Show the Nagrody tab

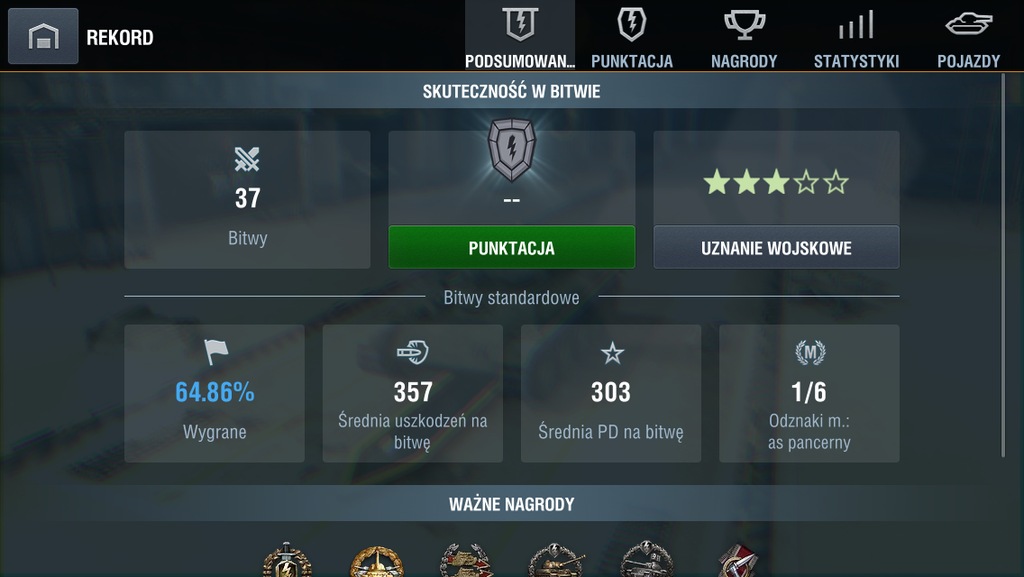[x=744, y=37]
